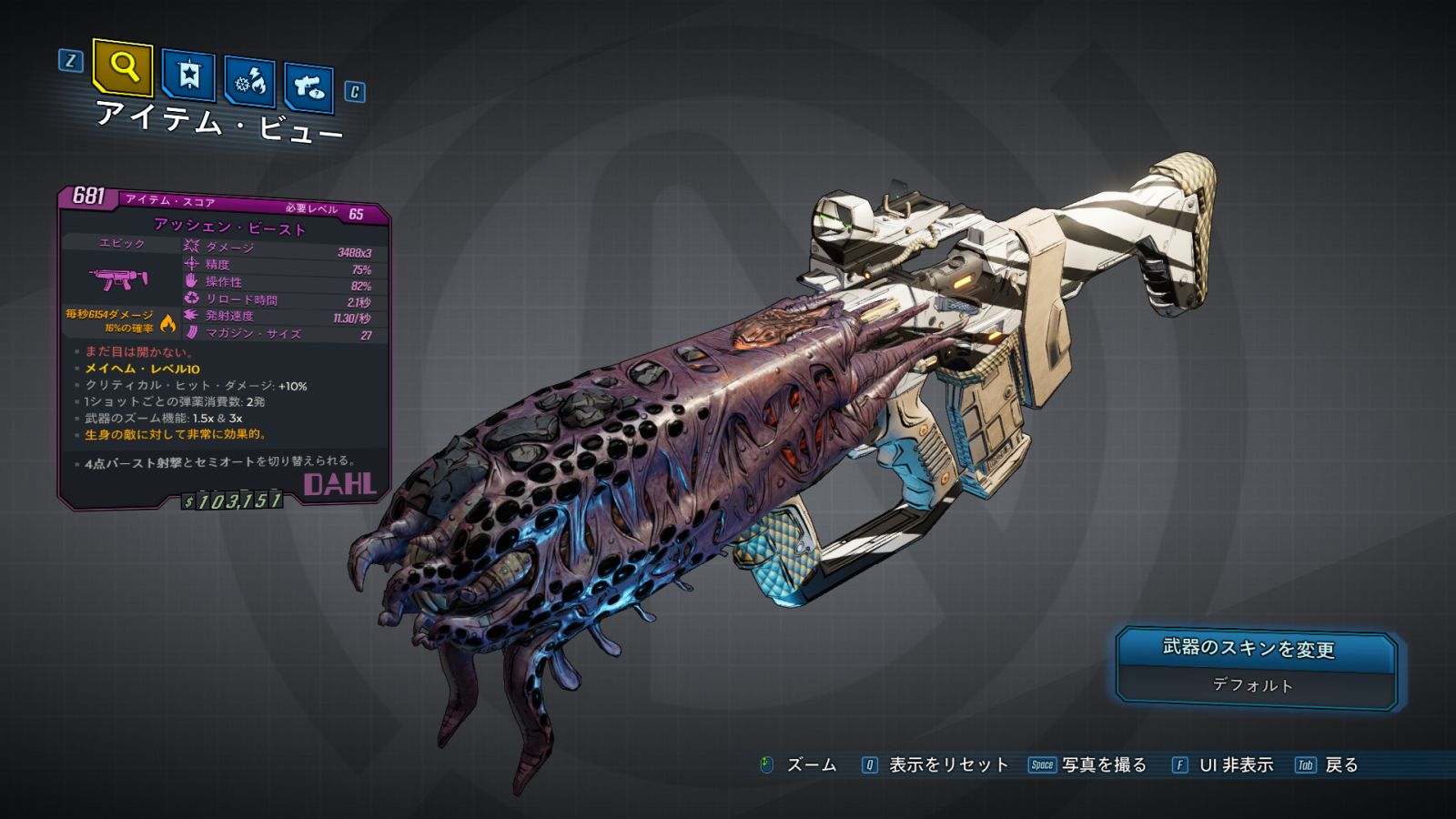Choose the デフォルト skin option
The width and height of the screenshot is (1456, 819).
pos(1253,685)
